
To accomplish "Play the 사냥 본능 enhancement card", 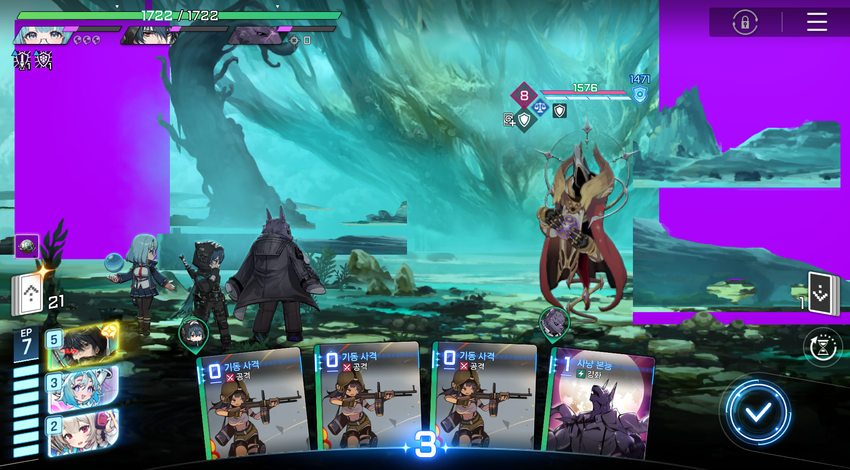I will (x=599, y=403).
